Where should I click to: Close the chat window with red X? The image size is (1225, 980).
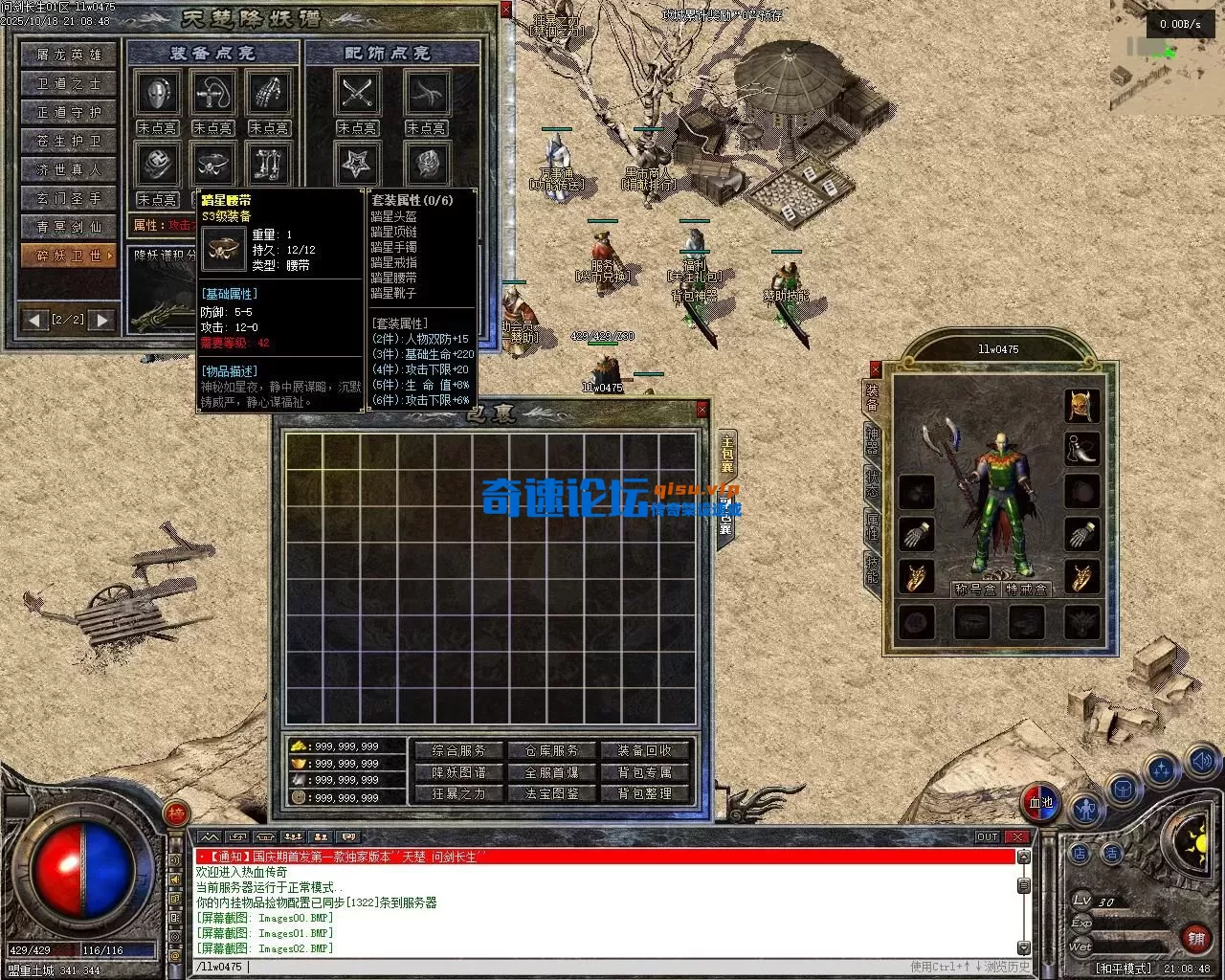click(1016, 836)
